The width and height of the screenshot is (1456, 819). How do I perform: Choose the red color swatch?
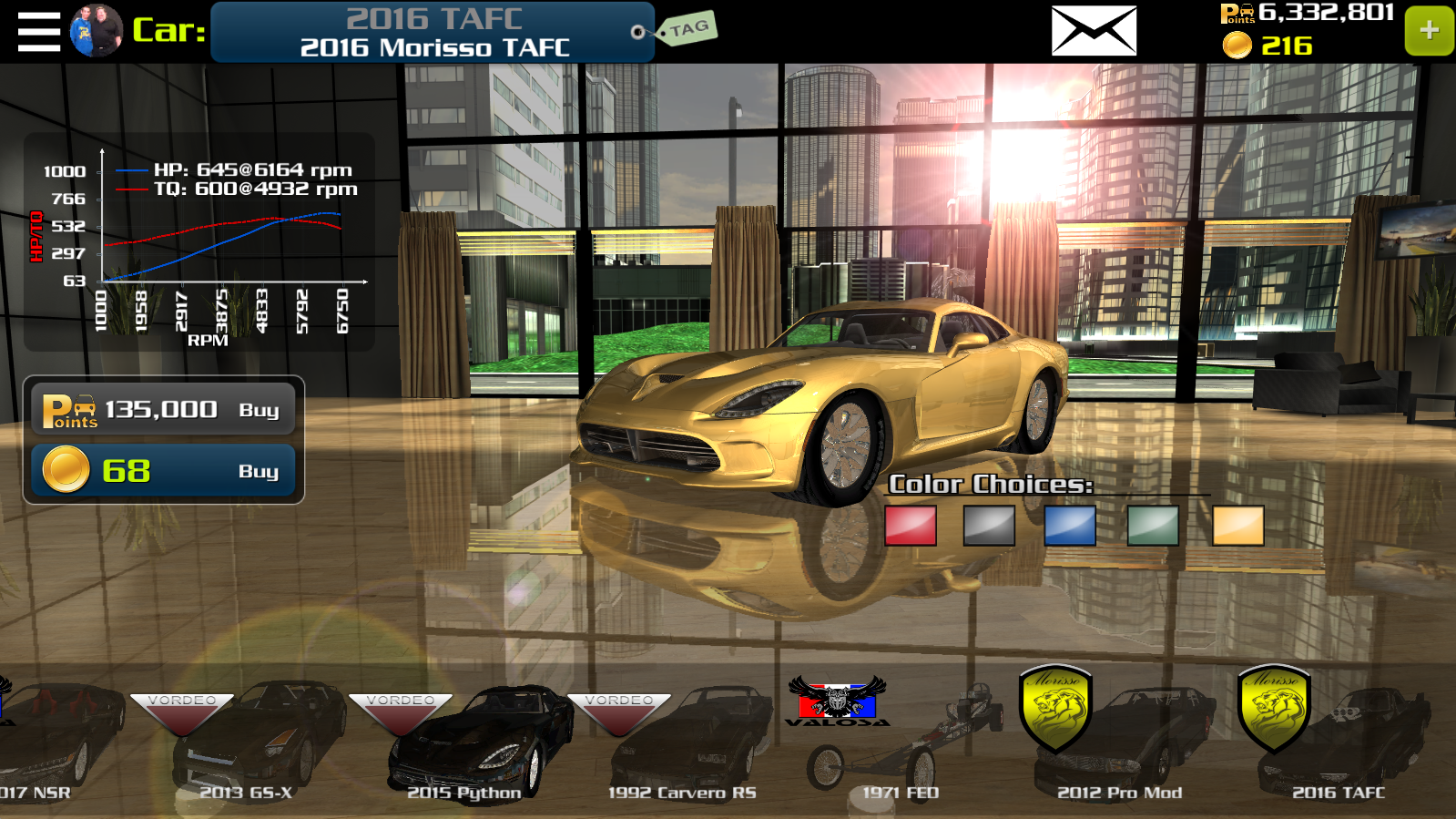911,526
